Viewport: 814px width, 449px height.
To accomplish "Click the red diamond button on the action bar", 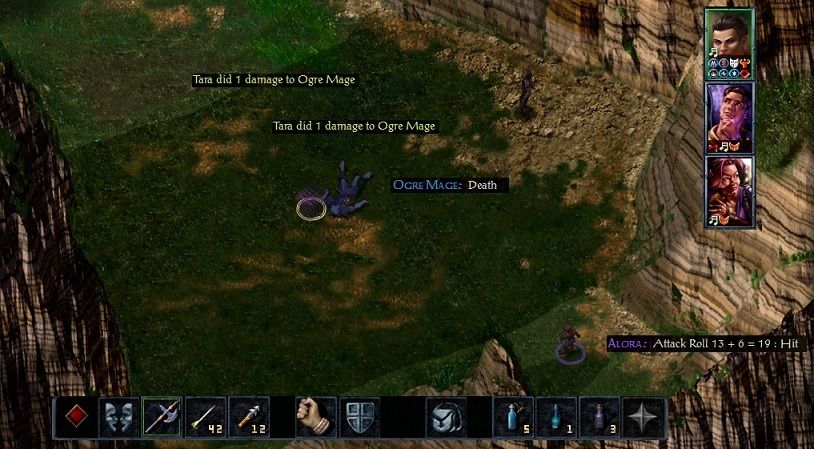I will 77,416.
